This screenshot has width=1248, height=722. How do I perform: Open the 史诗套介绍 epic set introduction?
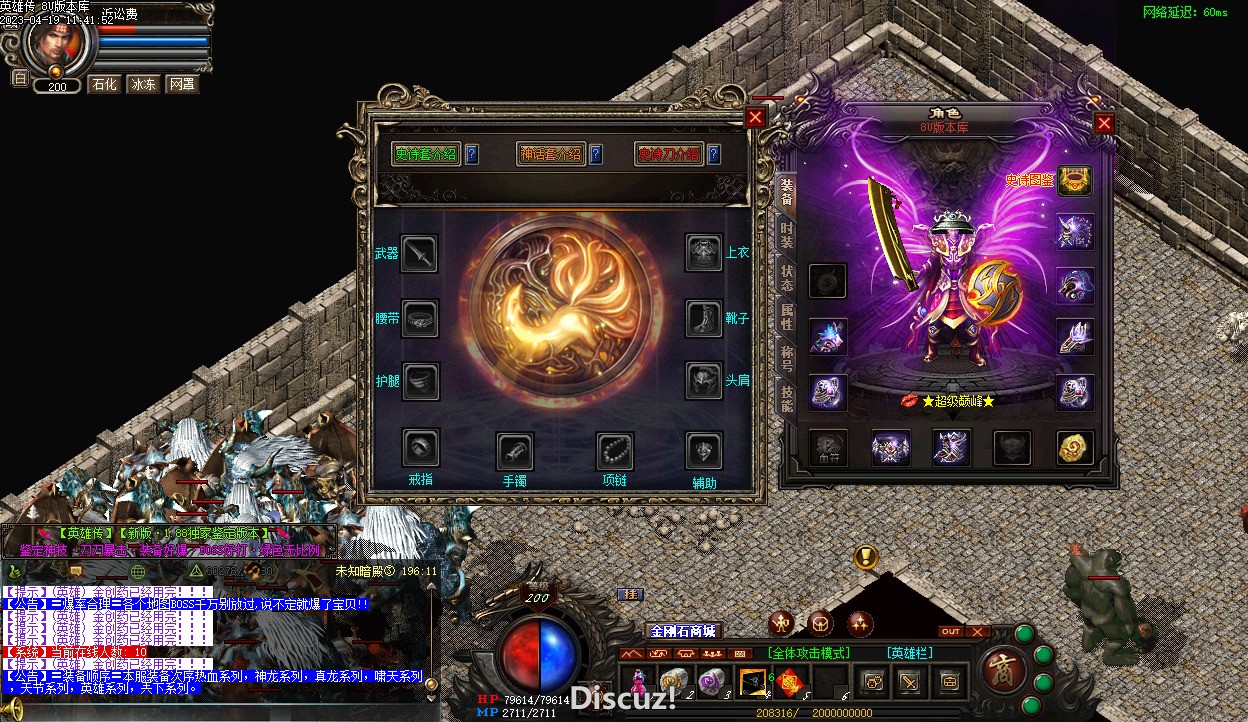click(x=425, y=154)
